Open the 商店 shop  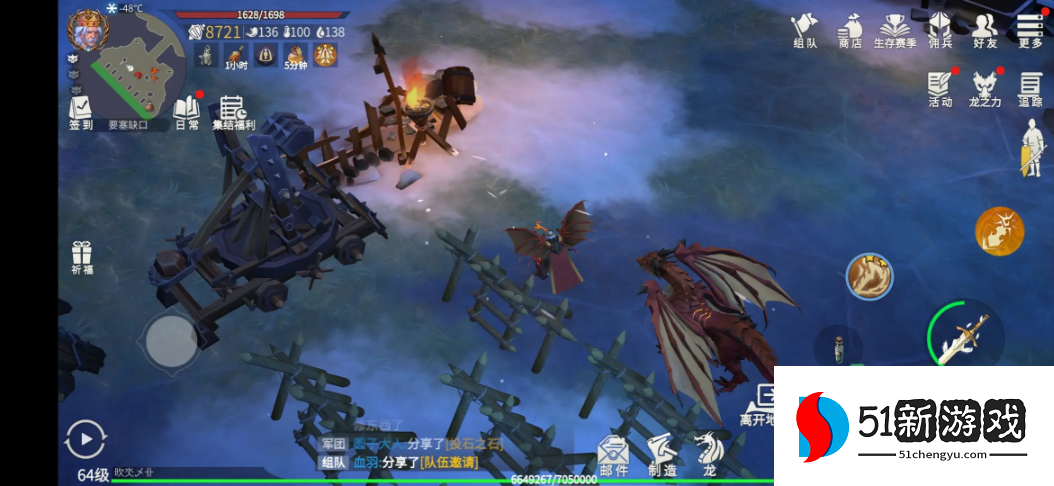tap(850, 30)
